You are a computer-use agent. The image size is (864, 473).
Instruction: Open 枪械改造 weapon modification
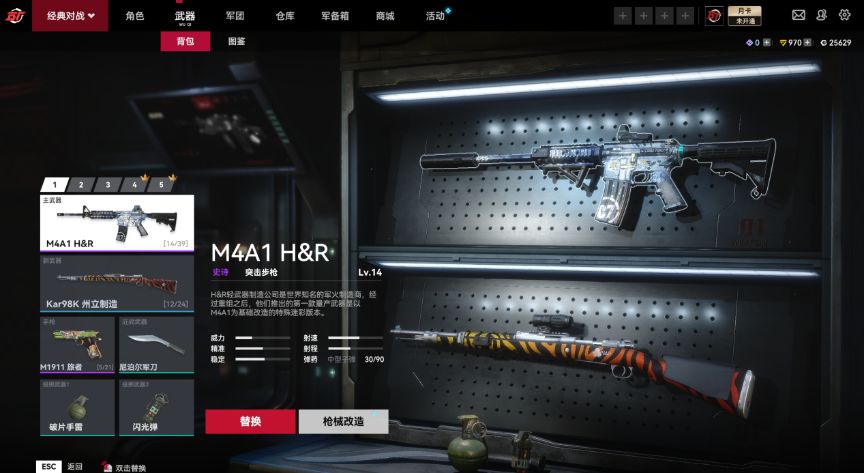[x=343, y=421]
